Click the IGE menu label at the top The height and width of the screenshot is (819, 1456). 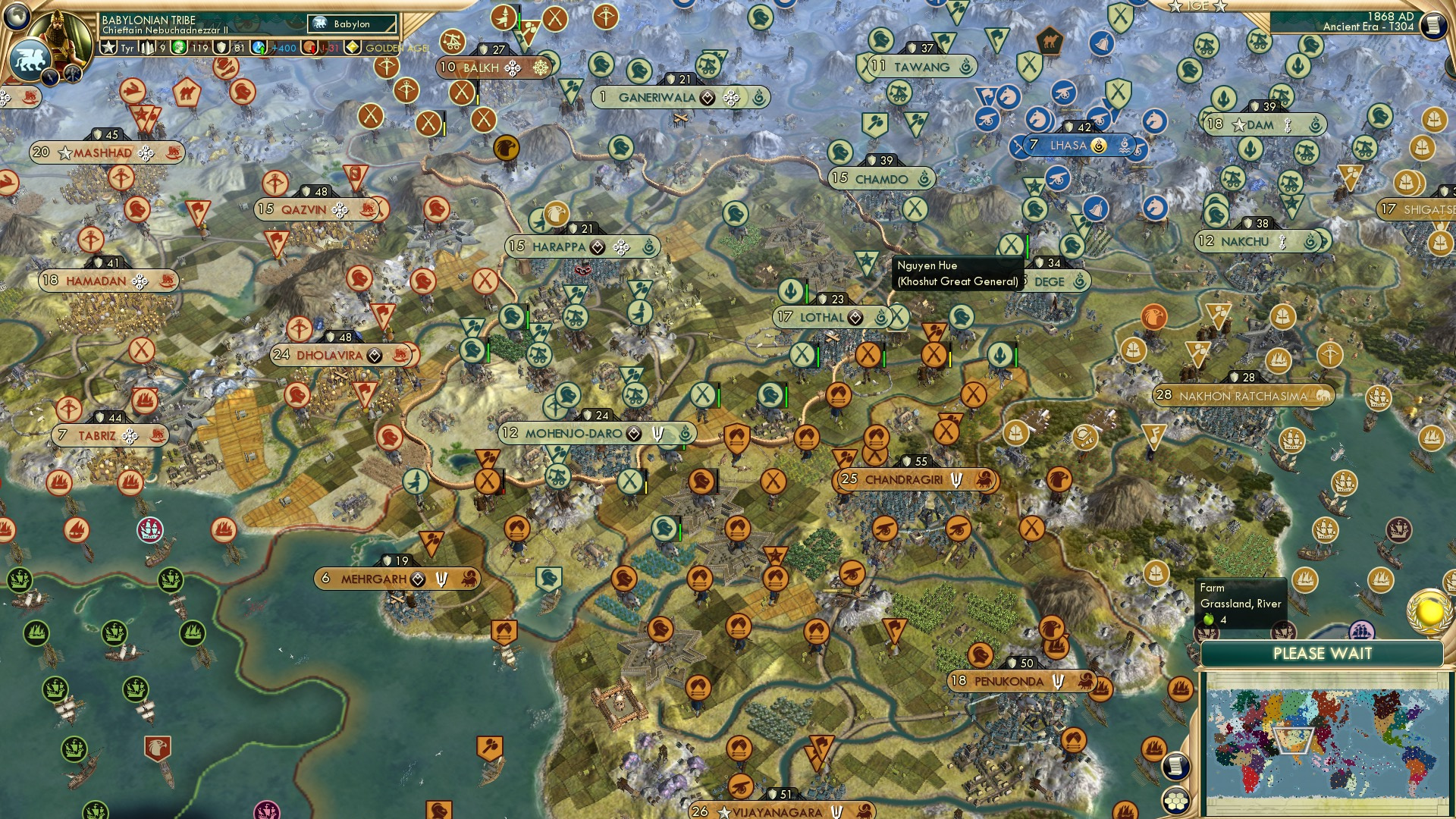(1198, 6)
